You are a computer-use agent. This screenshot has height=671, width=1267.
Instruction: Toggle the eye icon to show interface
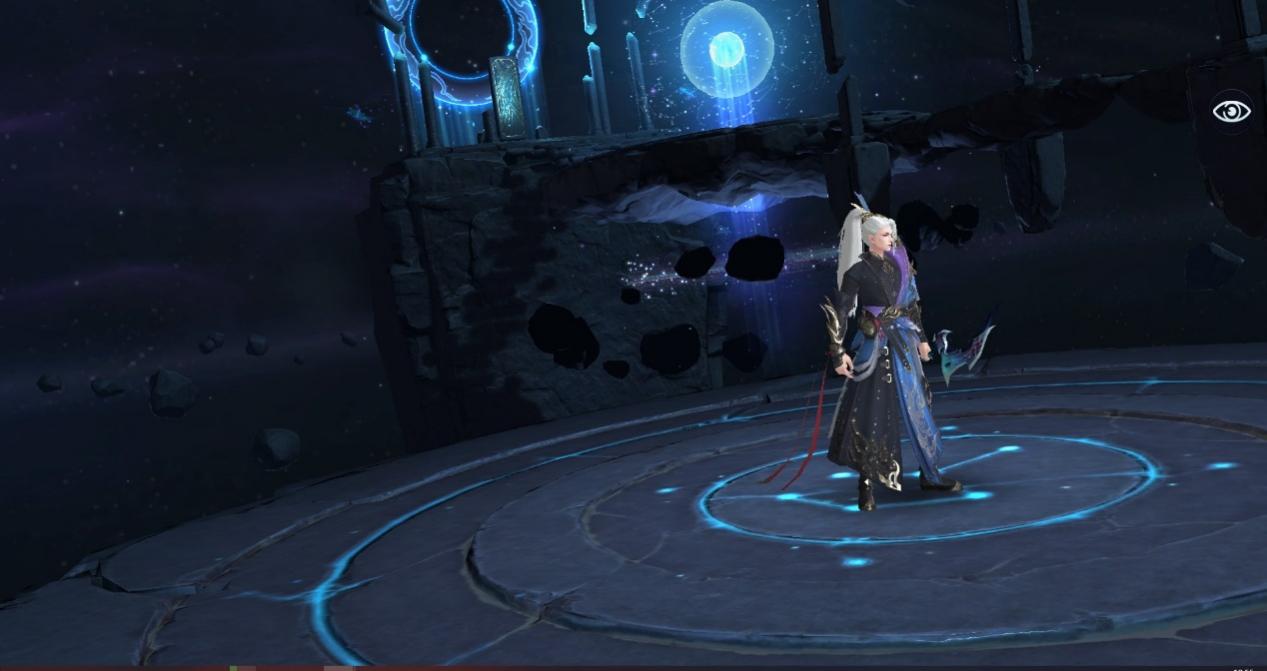[x=1231, y=111]
